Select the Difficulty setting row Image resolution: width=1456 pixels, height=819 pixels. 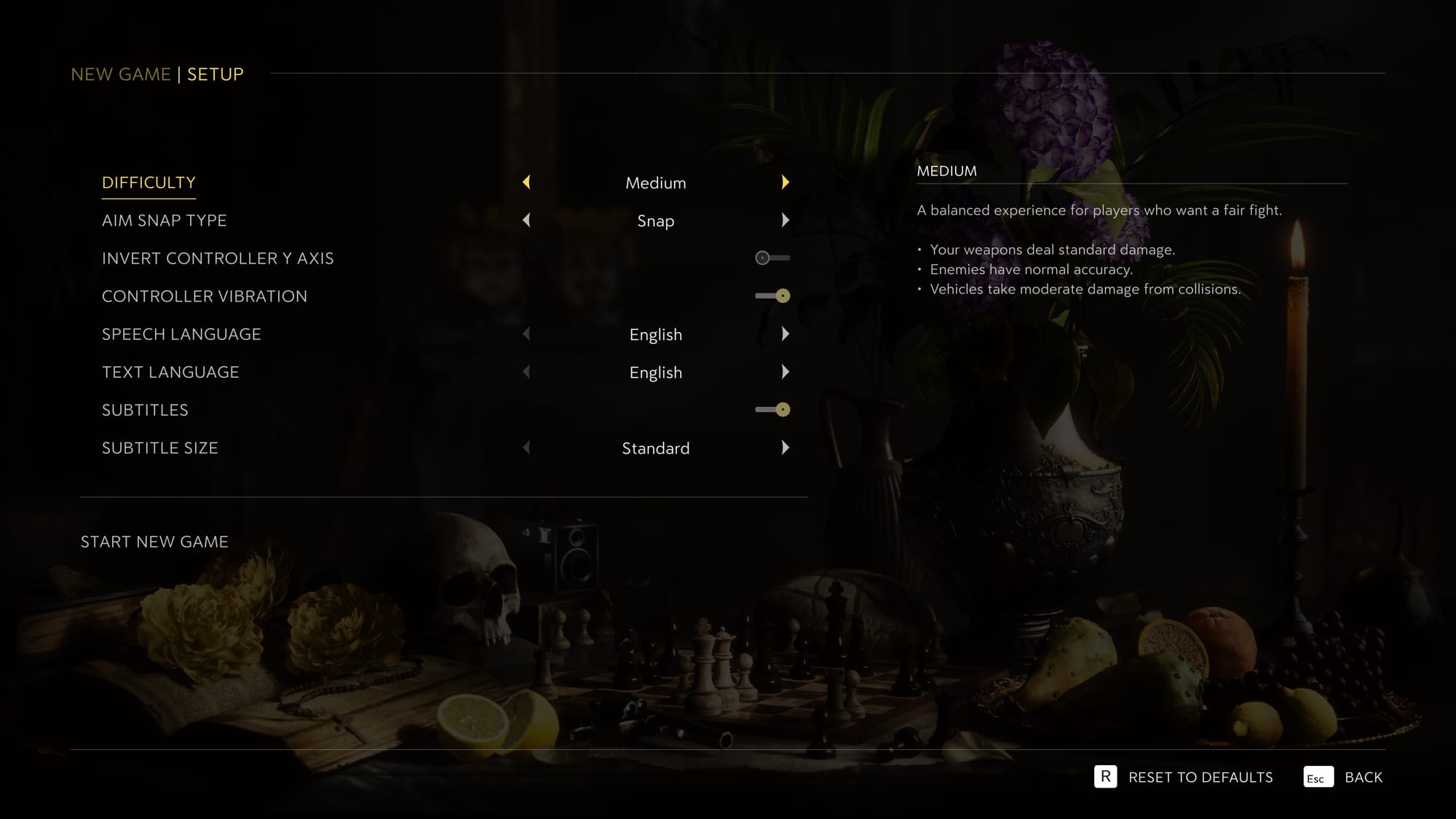coord(149,183)
